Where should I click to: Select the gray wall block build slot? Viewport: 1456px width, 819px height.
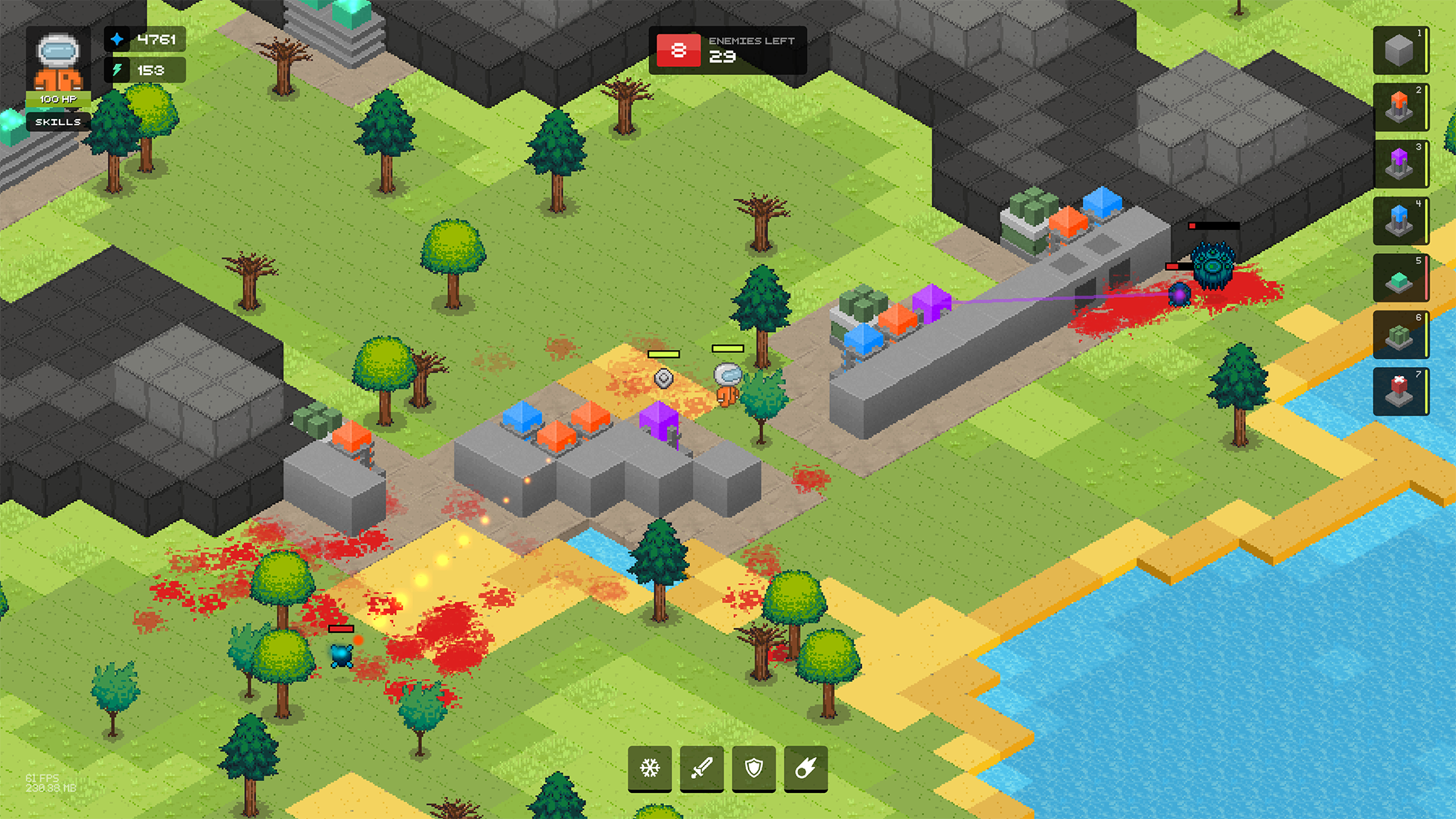tap(1399, 51)
